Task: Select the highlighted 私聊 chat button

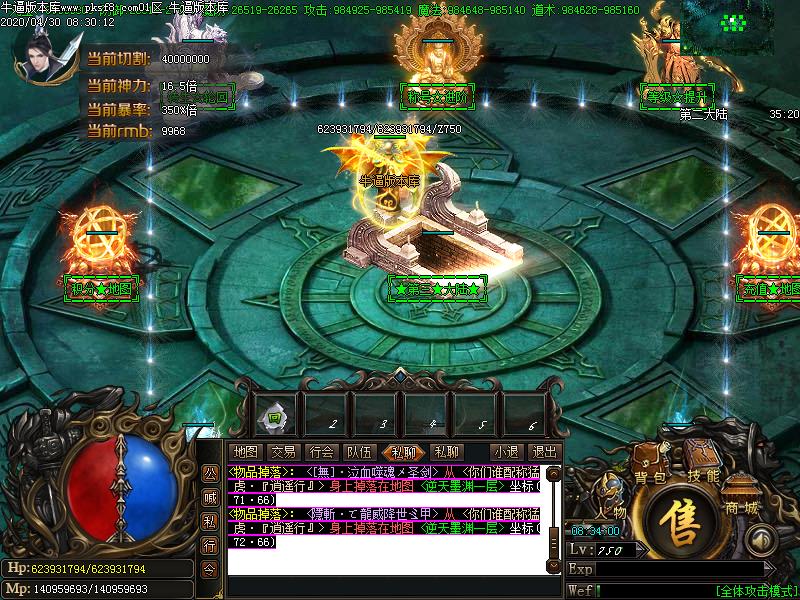Action: tap(405, 452)
